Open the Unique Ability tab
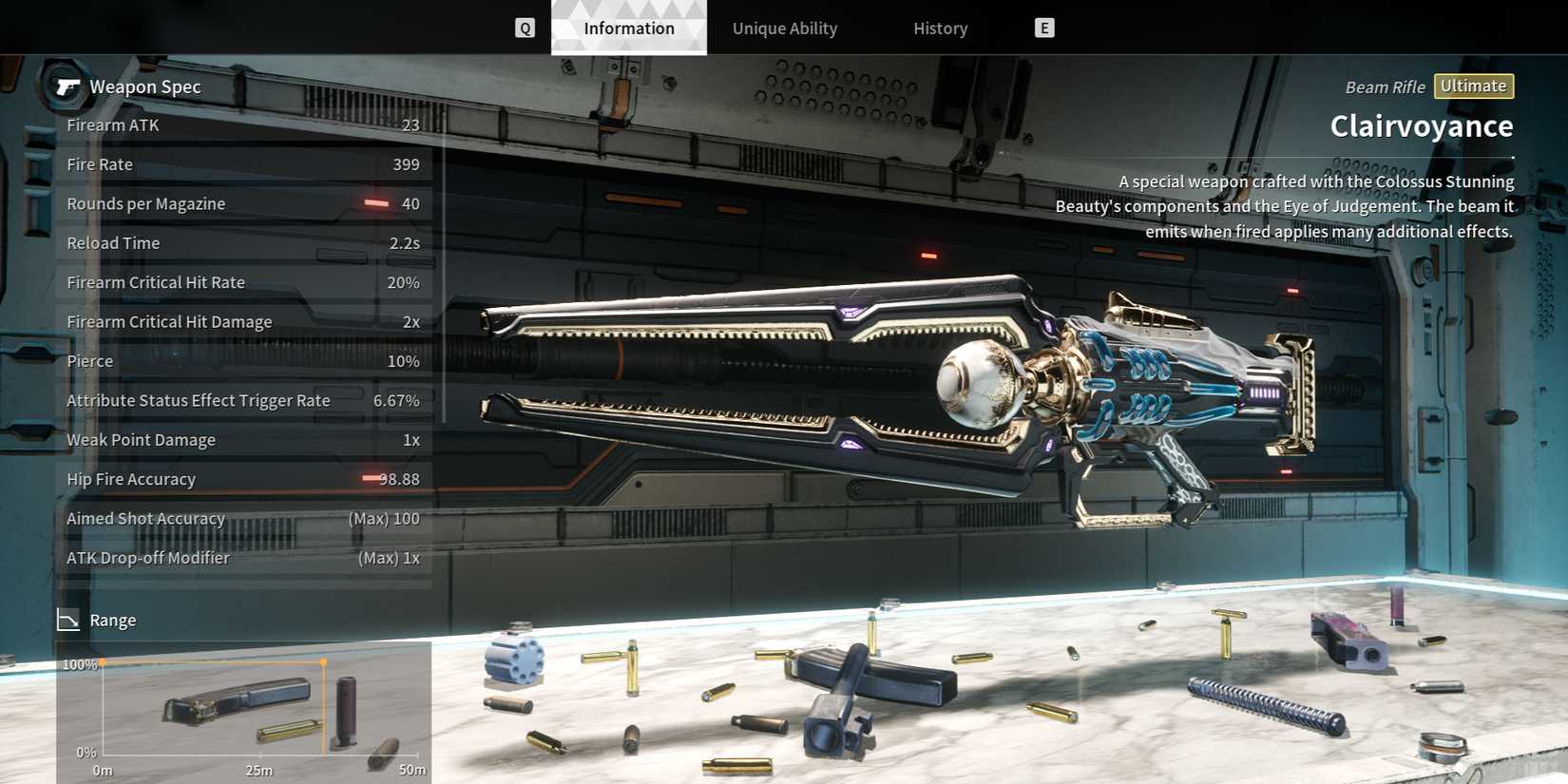 (784, 29)
